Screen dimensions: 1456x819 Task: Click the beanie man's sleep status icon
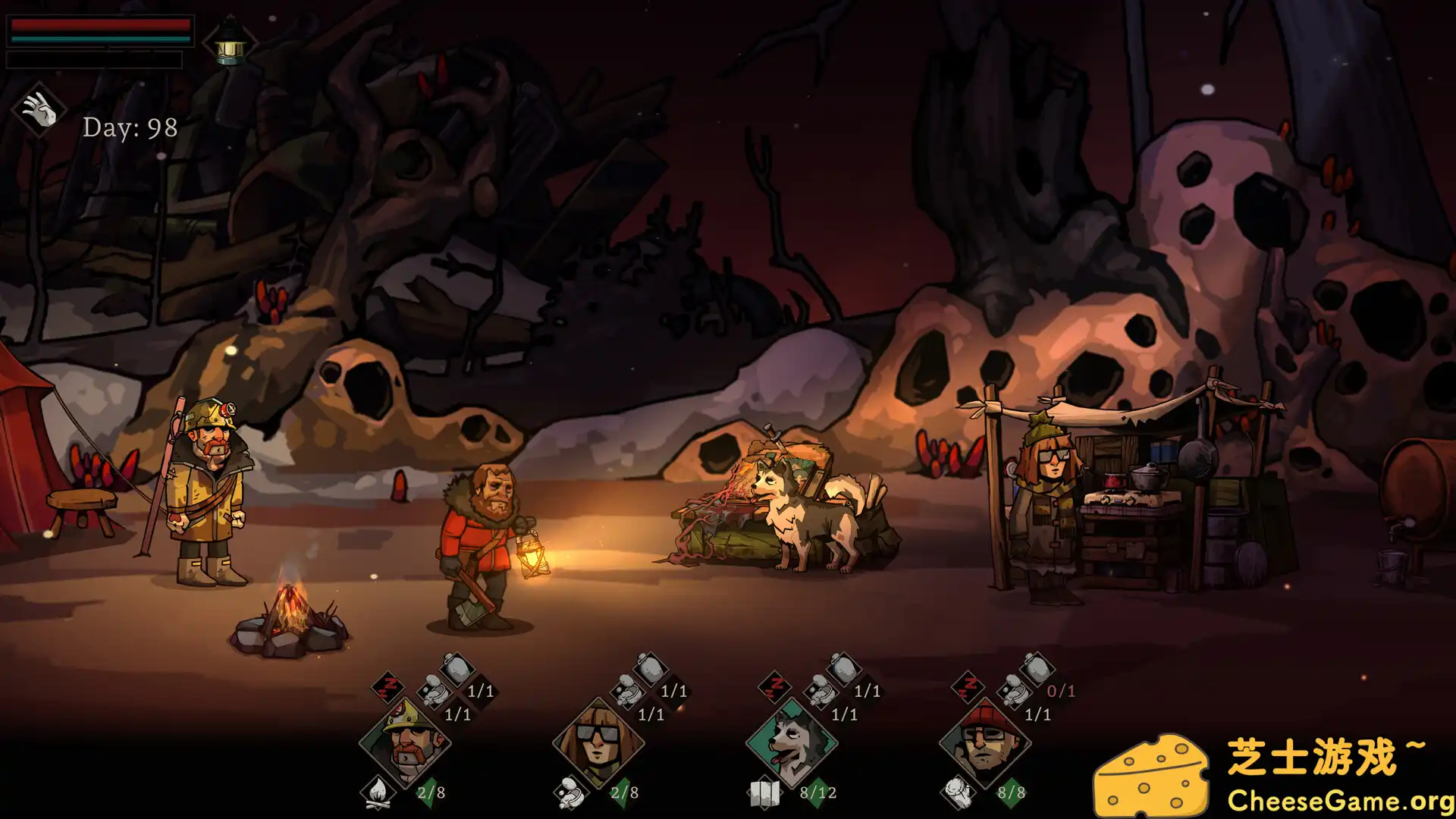[968, 687]
